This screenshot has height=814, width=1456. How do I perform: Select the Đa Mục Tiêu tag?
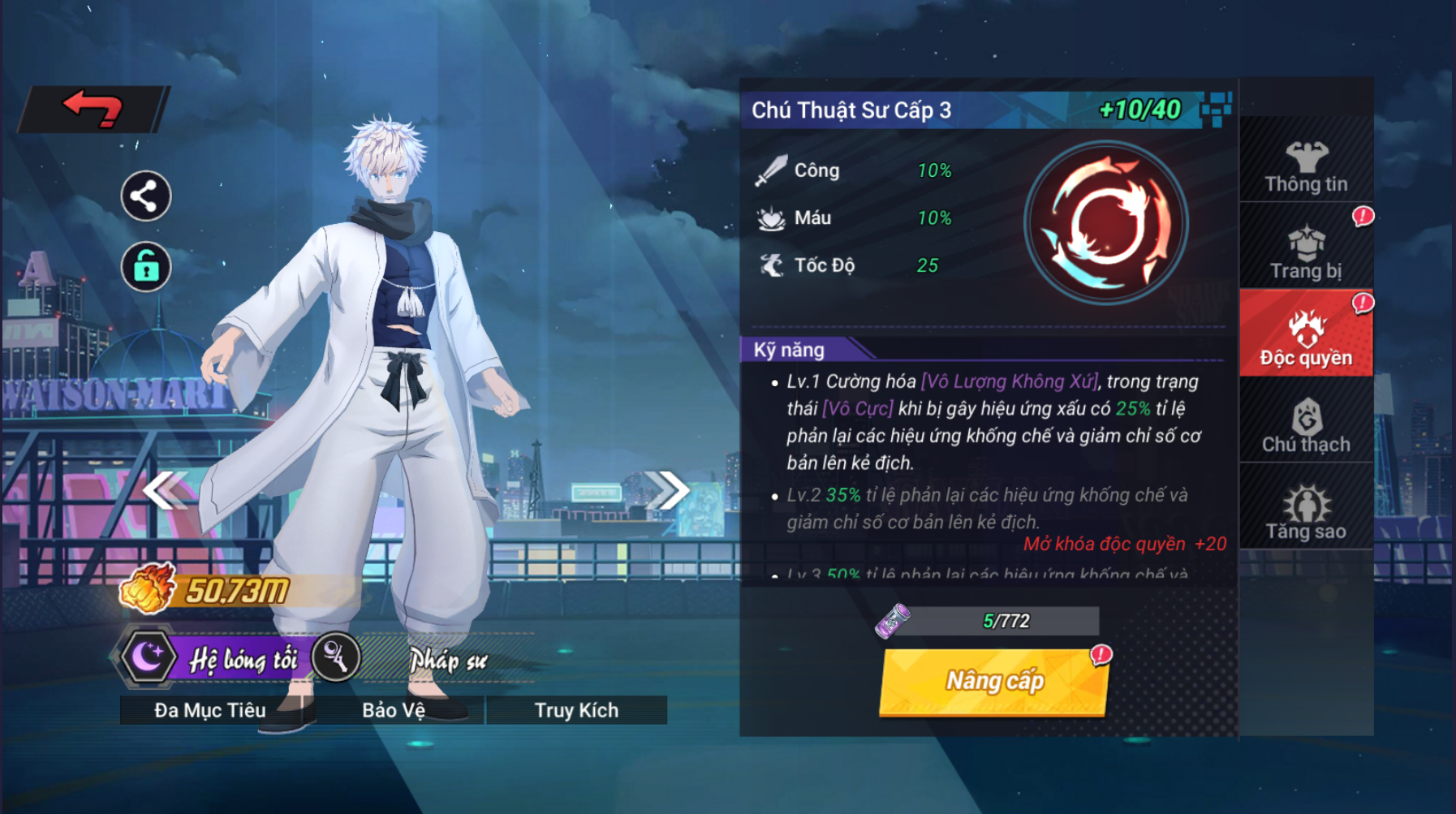[x=210, y=710]
